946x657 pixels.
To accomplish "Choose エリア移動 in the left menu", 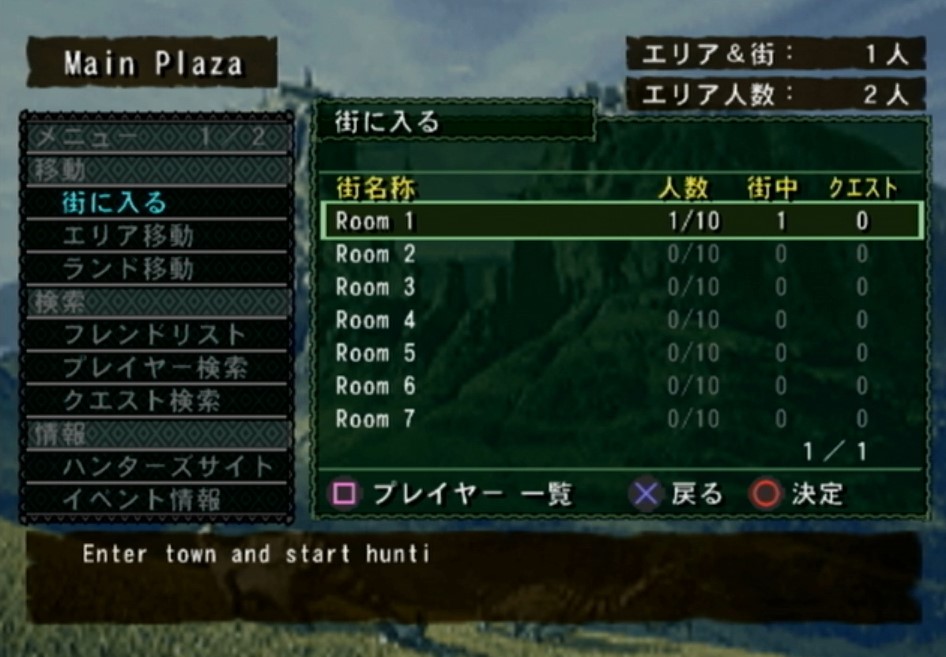I will (128, 236).
